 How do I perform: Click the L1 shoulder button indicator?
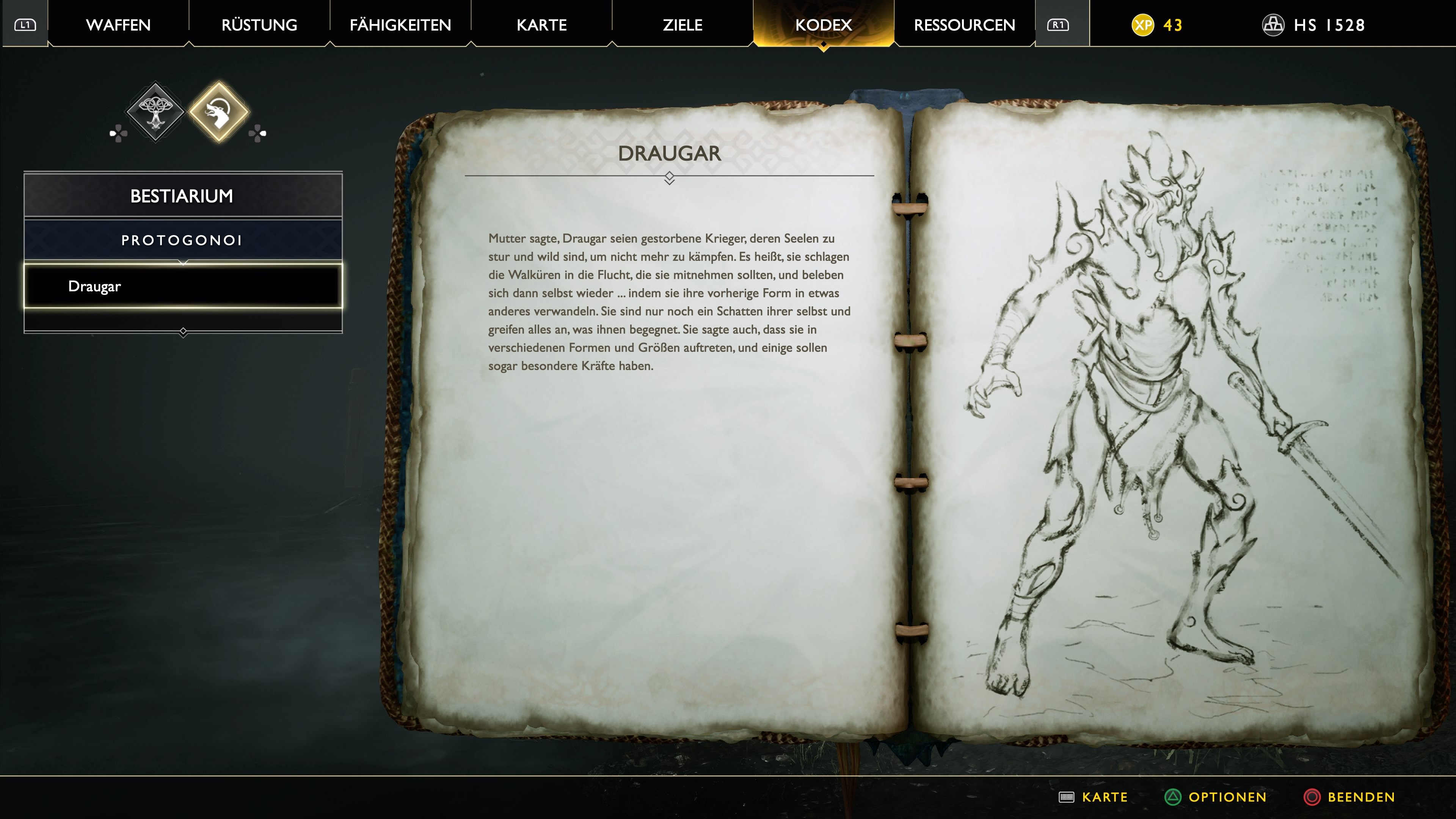pyautogui.click(x=25, y=24)
